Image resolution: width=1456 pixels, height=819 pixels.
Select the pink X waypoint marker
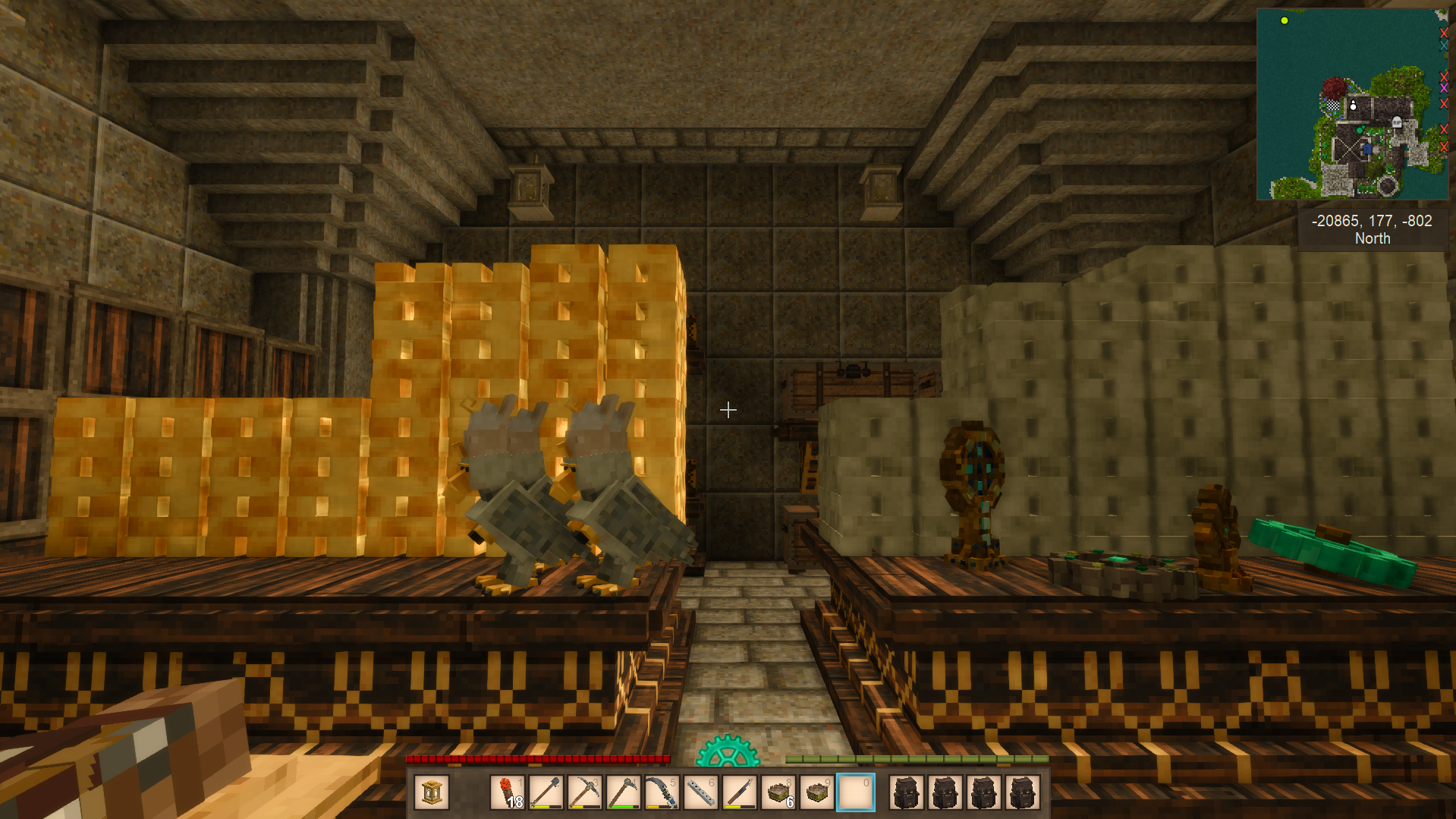(1444, 88)
